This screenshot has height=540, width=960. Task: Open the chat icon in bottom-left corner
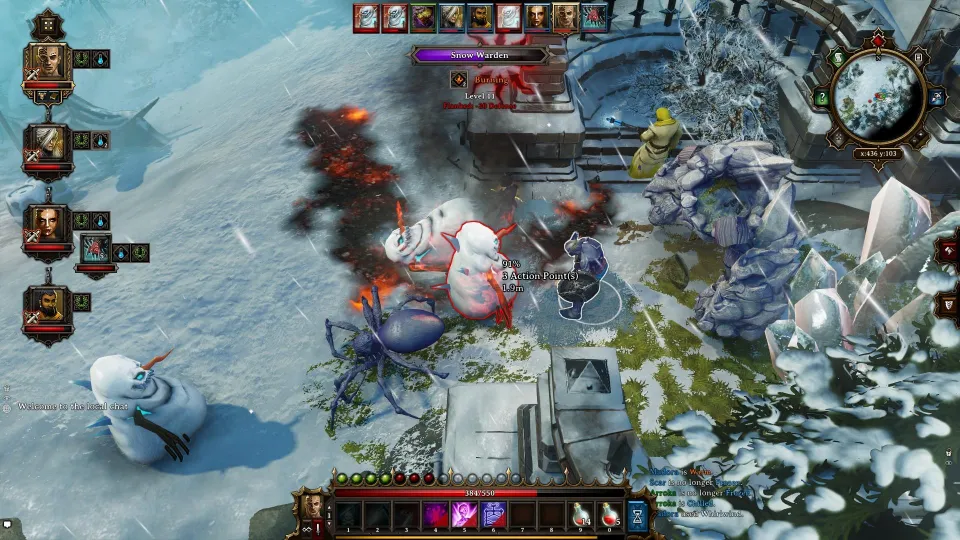tap(7, 522)
